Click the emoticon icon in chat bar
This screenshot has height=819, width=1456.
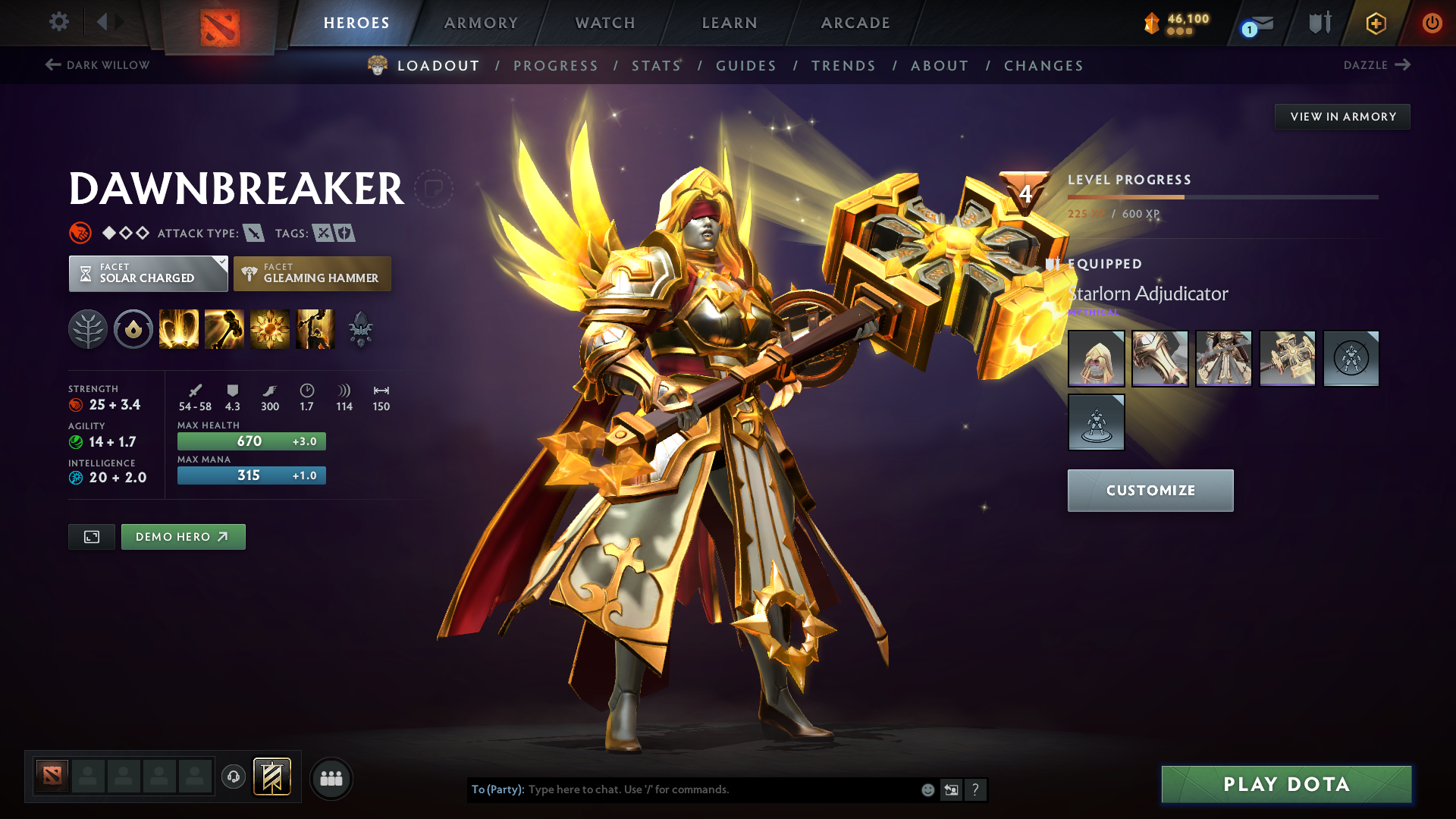(927, 789)
